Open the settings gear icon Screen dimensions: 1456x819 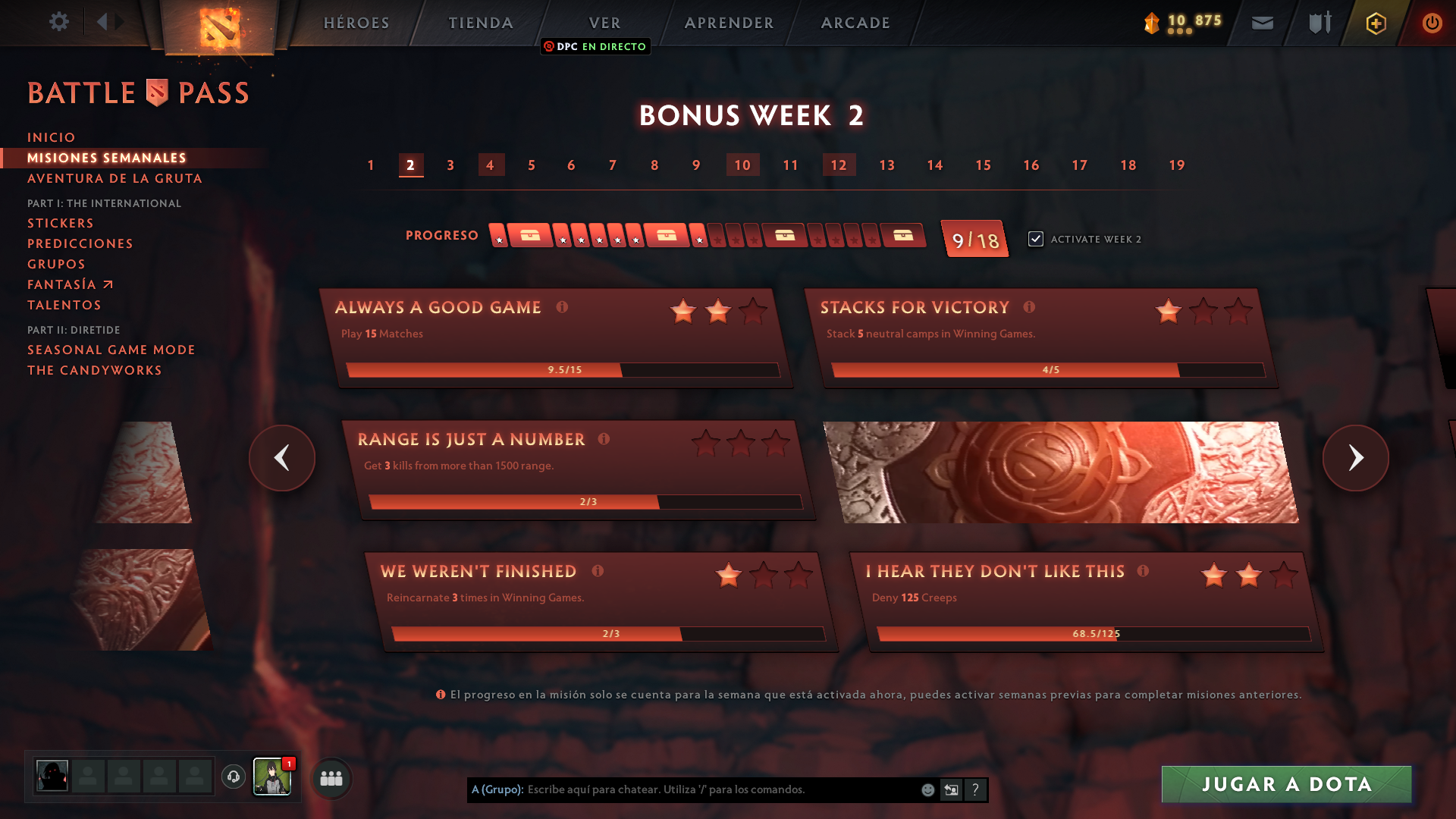click(x=59, y=23)
